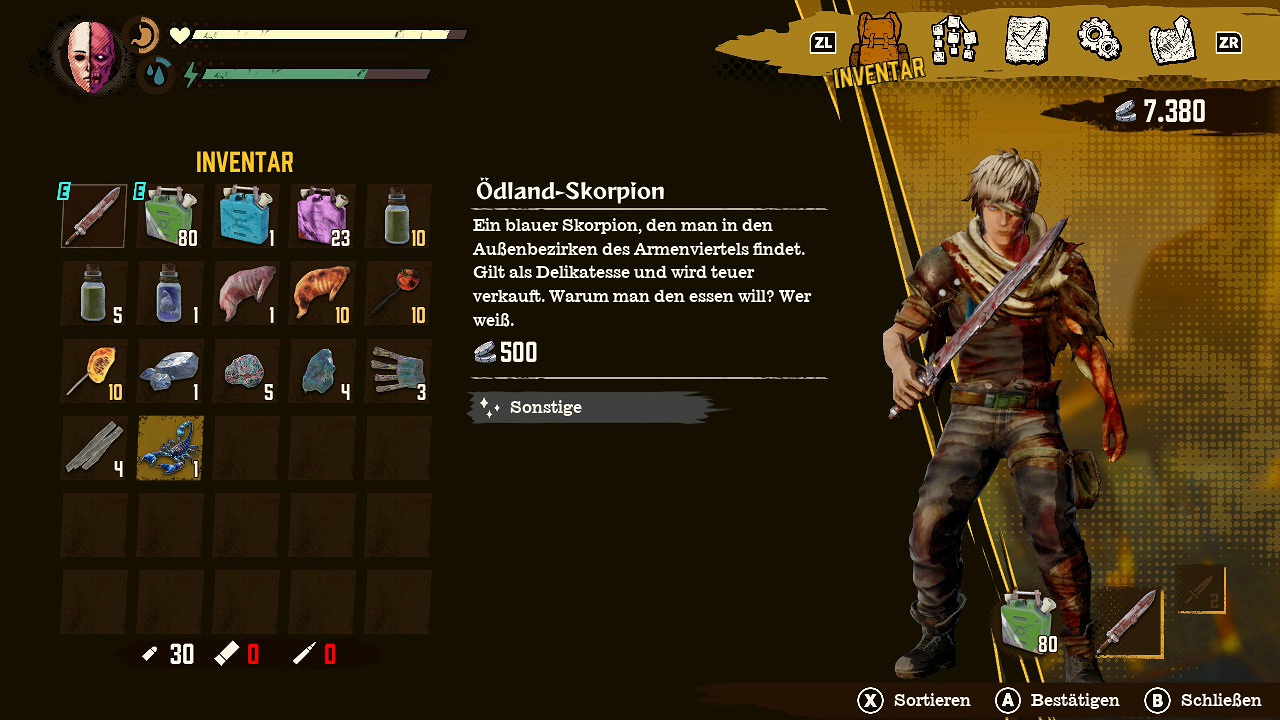Choose the blue jerrycan item
Viewport: 1280px width, 720px height.
coord(246,215)
